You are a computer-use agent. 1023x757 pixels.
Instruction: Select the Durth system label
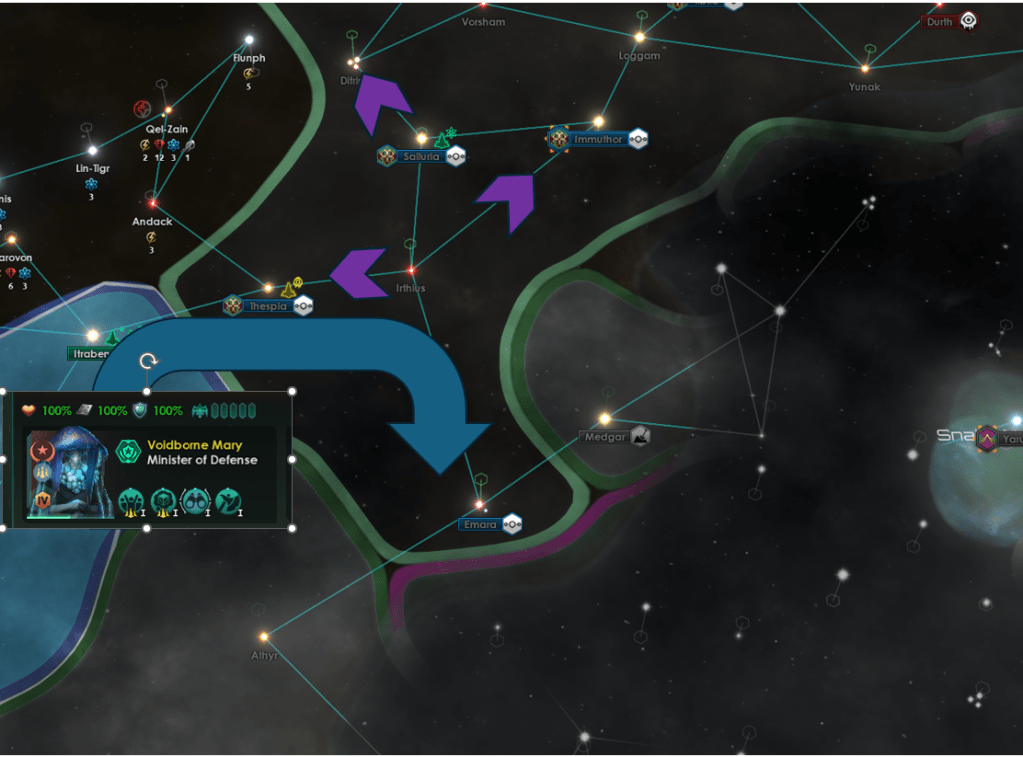click(x=939, y=21)
